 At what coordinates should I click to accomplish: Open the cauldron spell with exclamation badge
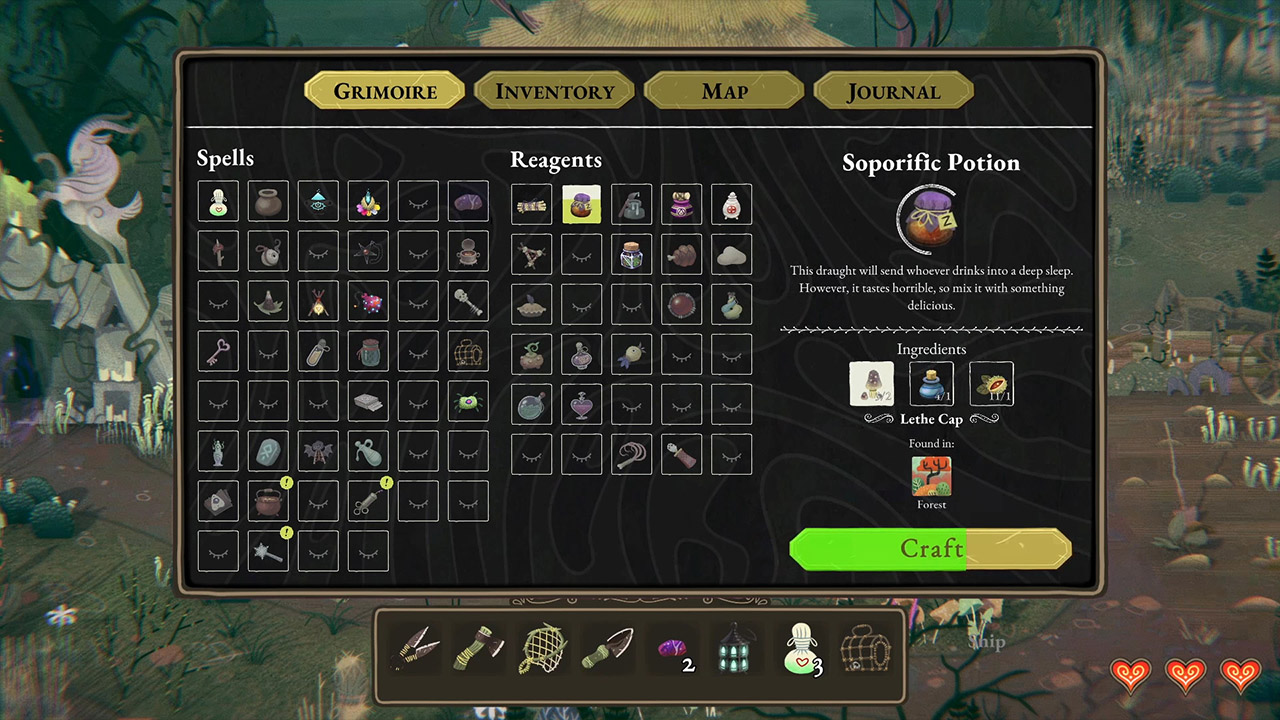click(268, 501)
